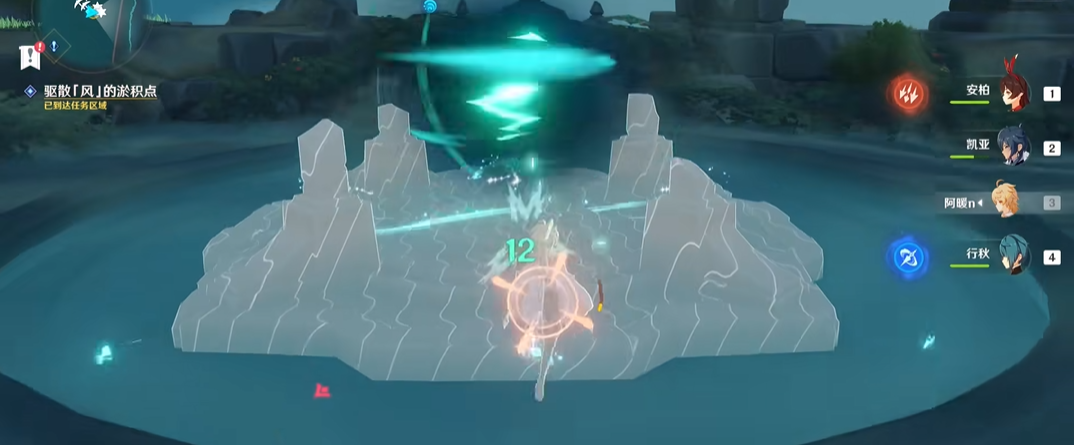Viewport: 1074px width, 445px height.
Task: Select the active character 阿暖n
Action: pos(1008,202)
